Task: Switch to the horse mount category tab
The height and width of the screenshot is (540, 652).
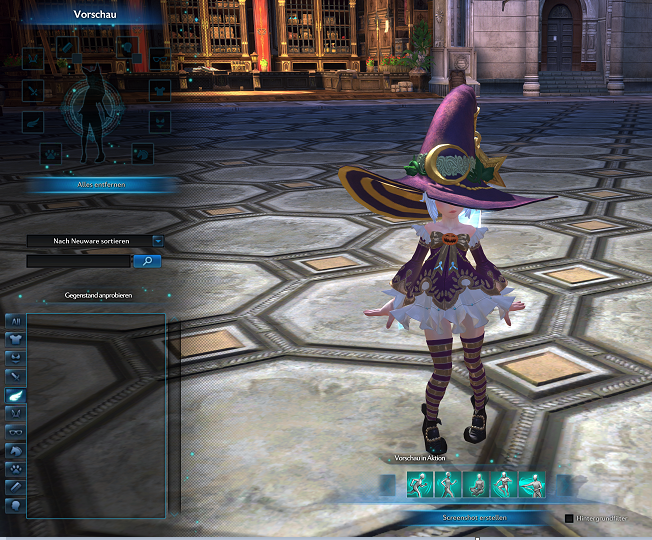Action: tap(16, 449)
